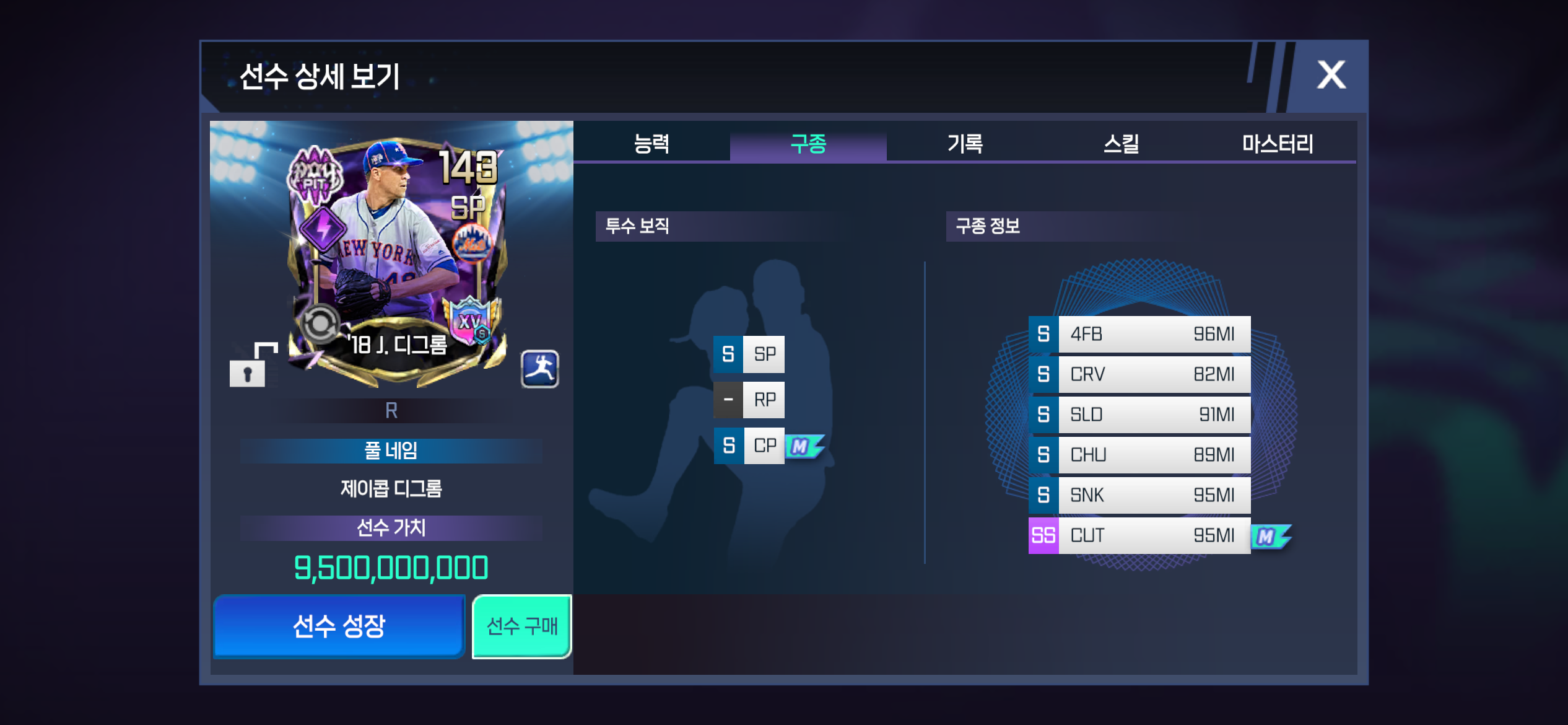Image resolution: width=1568 pixels, height=725 pixels.
Task: Pick the SNK pitch row
Action: (x=1139, y=495)
